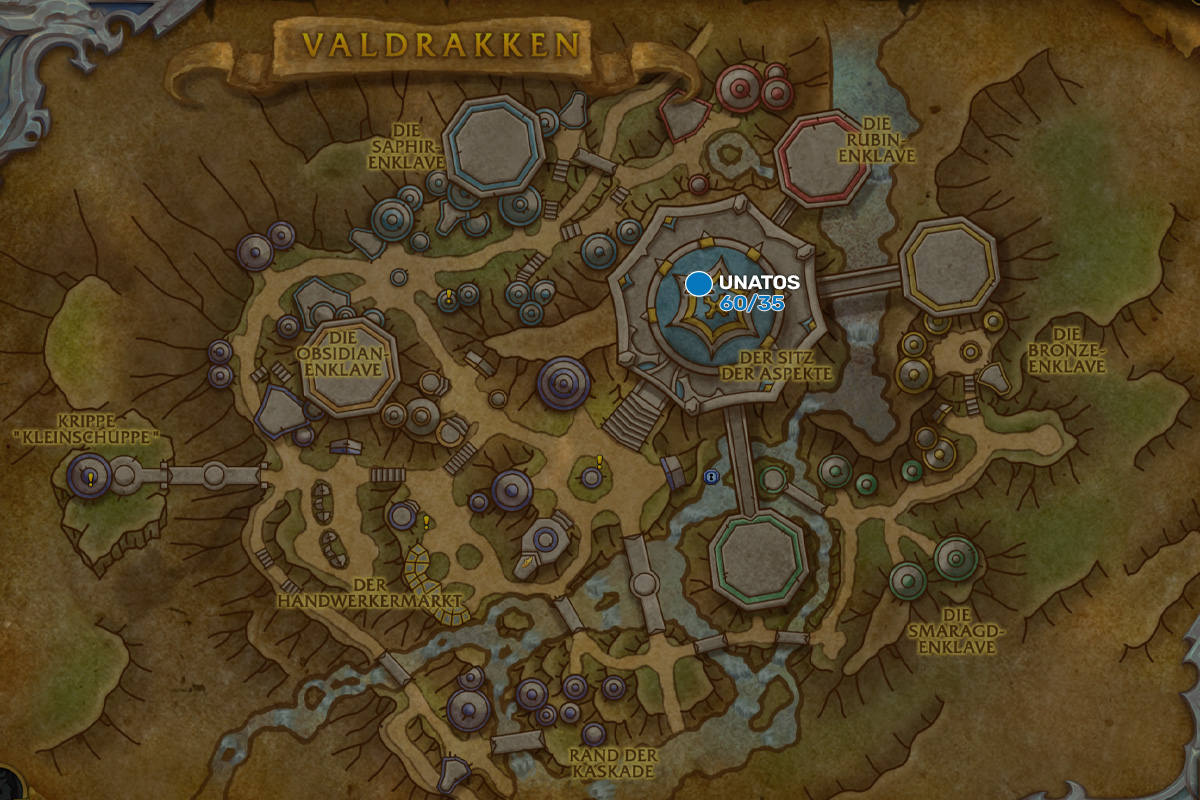
Task: Select the quest marker beside Der Handwerkermarkt
Action: pyautogui.click(x=425, y=521)
